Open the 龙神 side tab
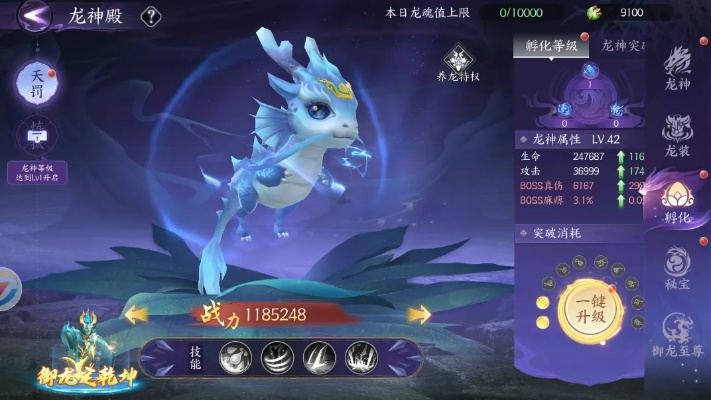Viewport: 711px width, 400px height. coord(678,70)
